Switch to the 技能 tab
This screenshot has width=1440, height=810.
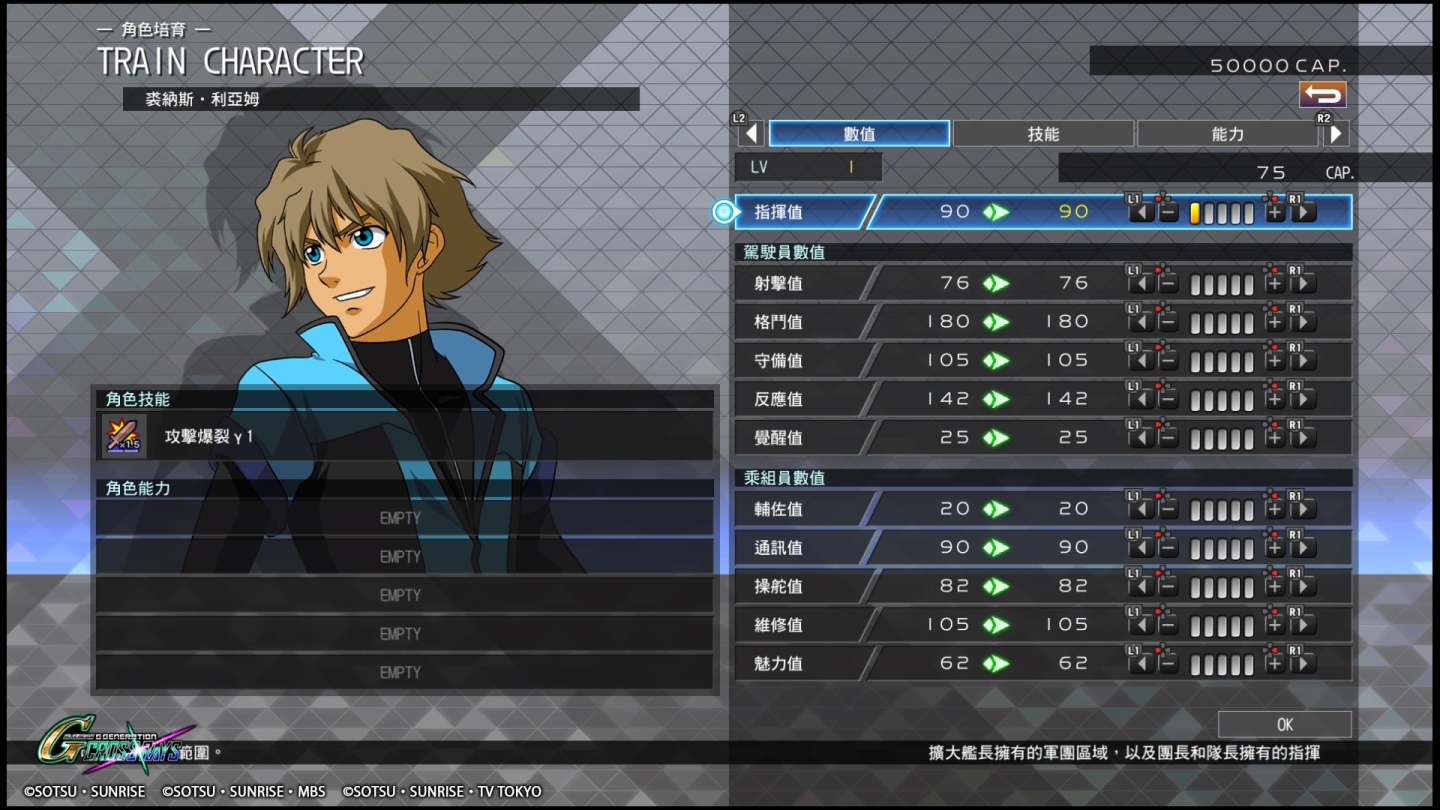click(1043, 134)
